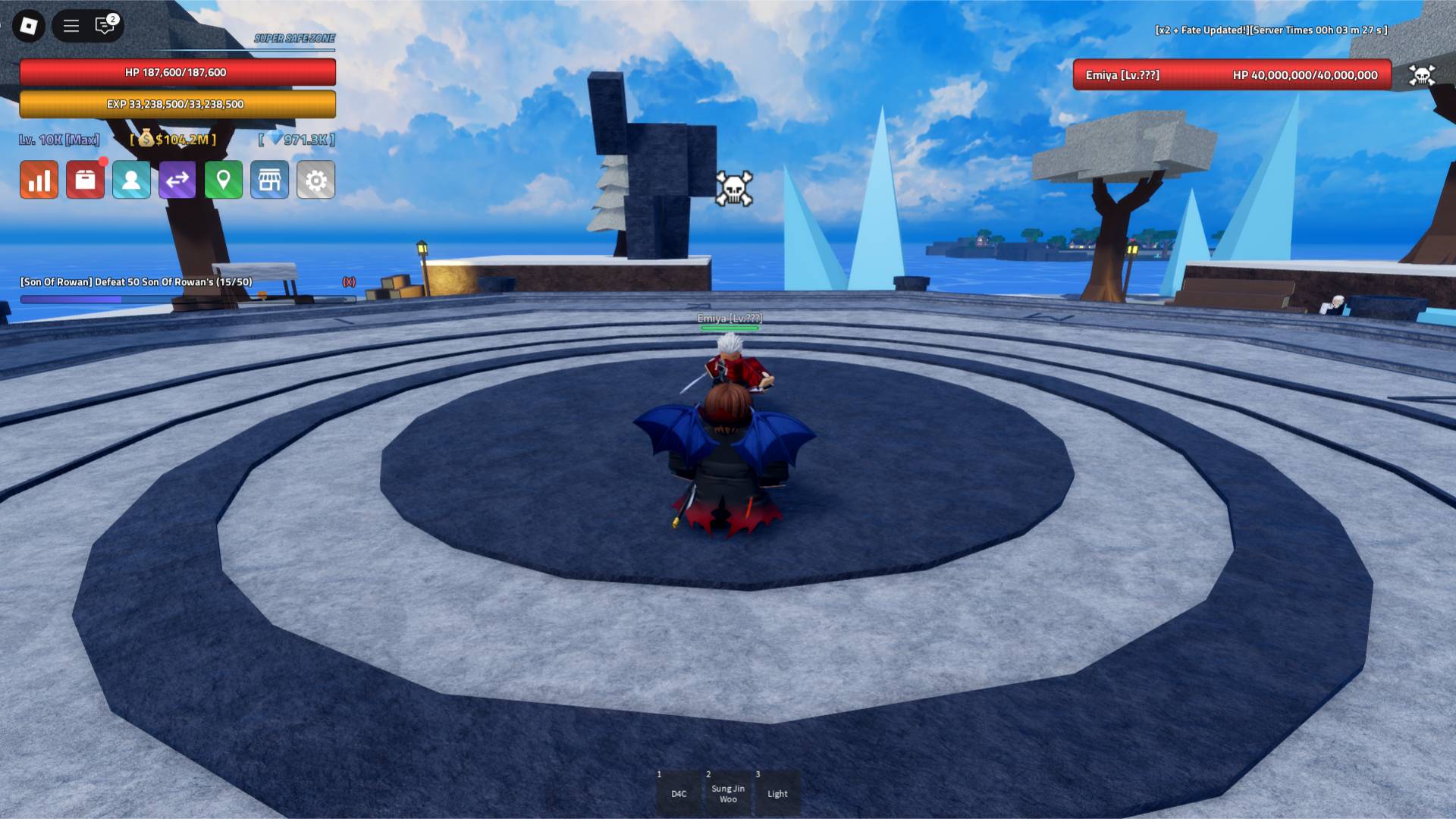Open the Roblox chat bubble with 2 notifications
The width and height of the screenshot is (1456, 819).
click(104, 25)
